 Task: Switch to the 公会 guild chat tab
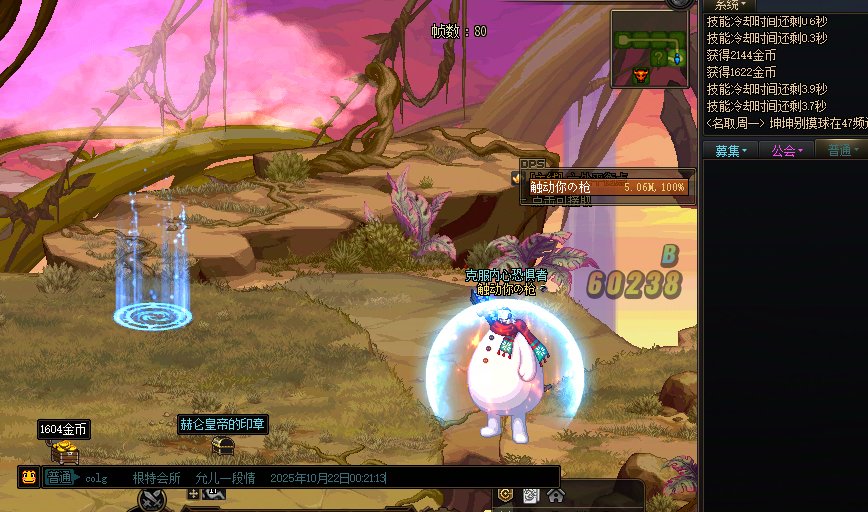pyautogui.click(x=786, y=150)
